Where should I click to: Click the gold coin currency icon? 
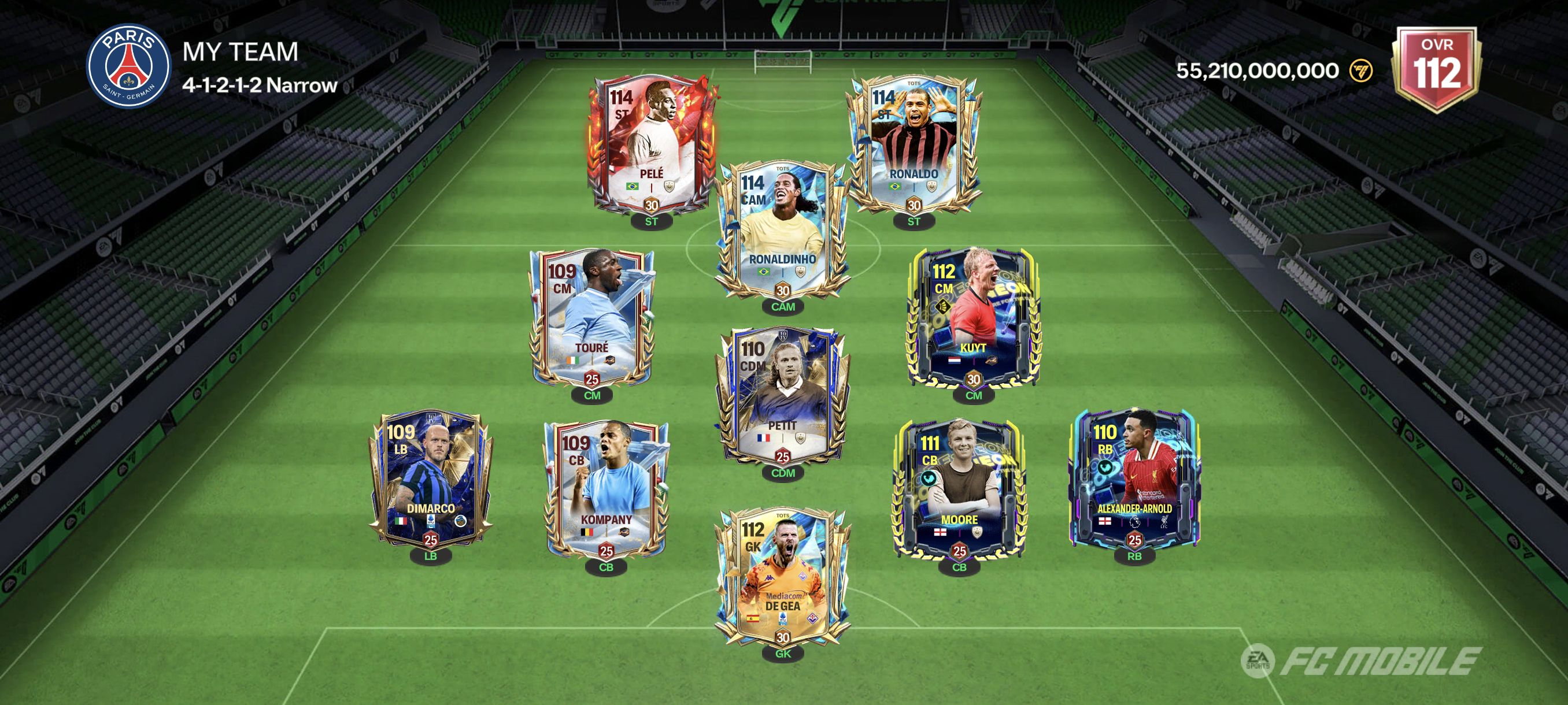pos(1360,71)
